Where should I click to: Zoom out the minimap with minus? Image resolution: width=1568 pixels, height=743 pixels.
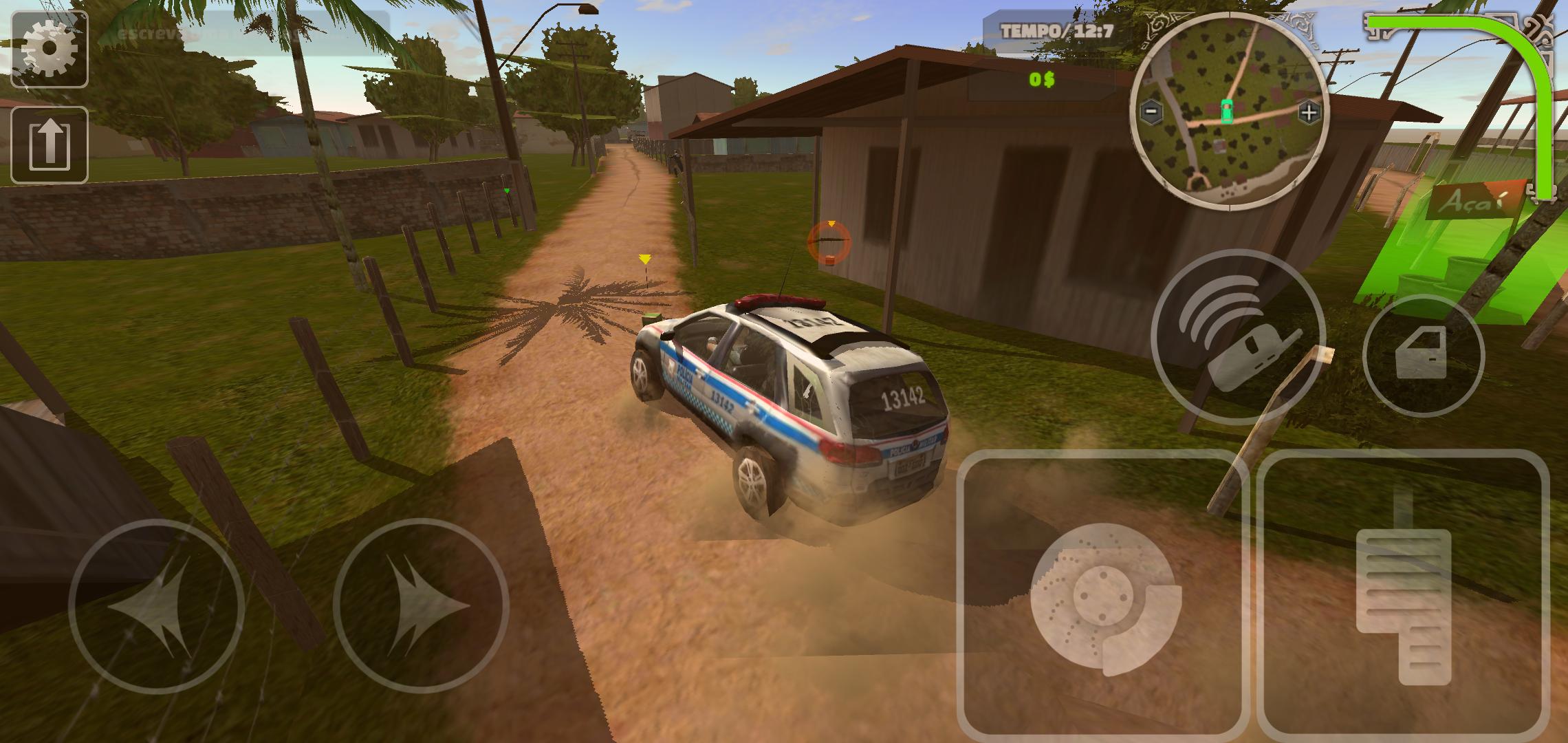coord(1152,111)
